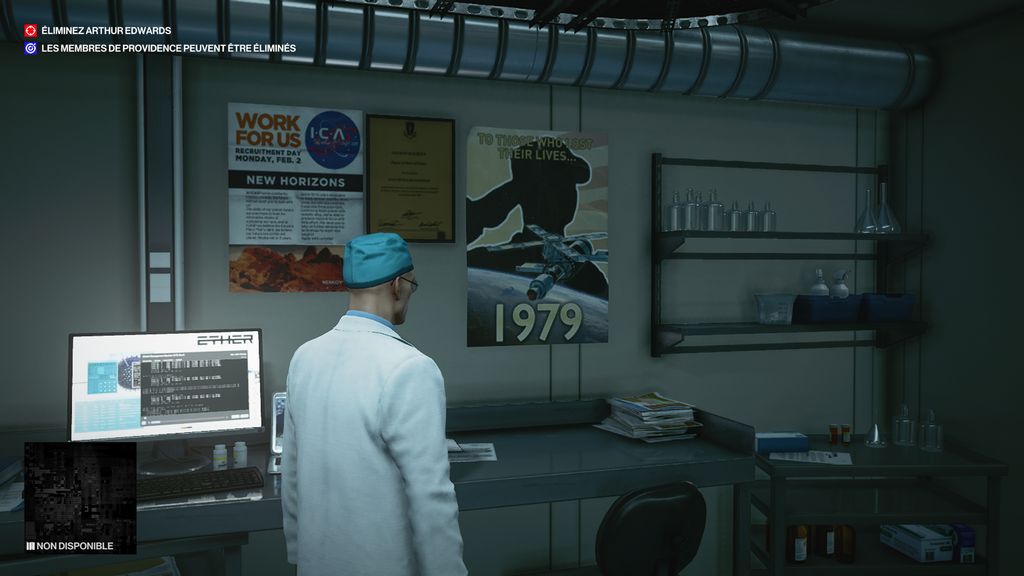The width and height of the screenshot is (1024, 576).
Task: Select the Providence members optional objective
Action: 168,48
